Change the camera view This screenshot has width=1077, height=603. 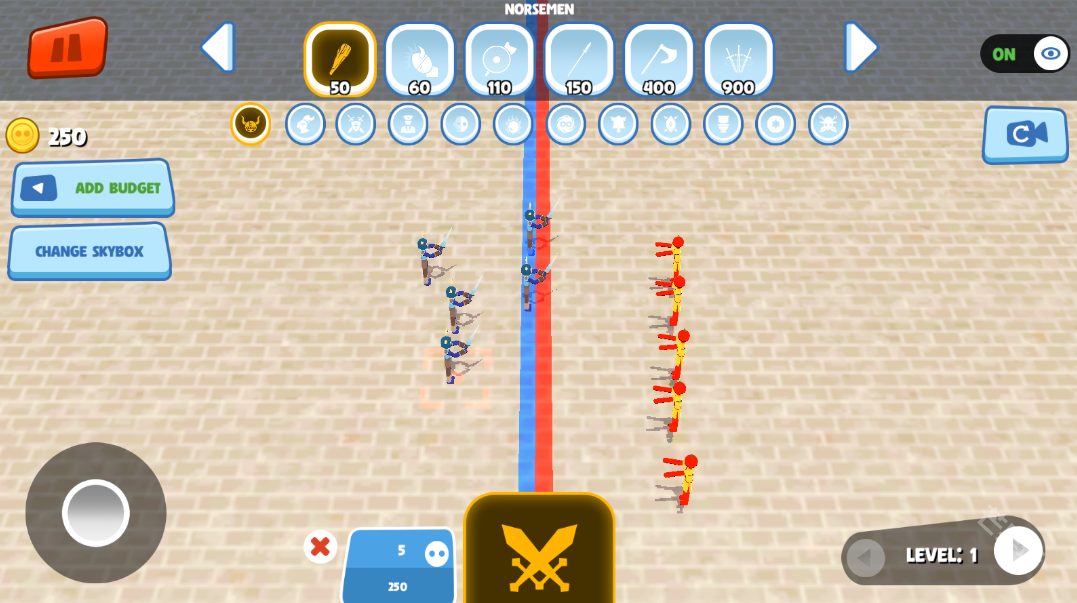tap(1025, 134)
